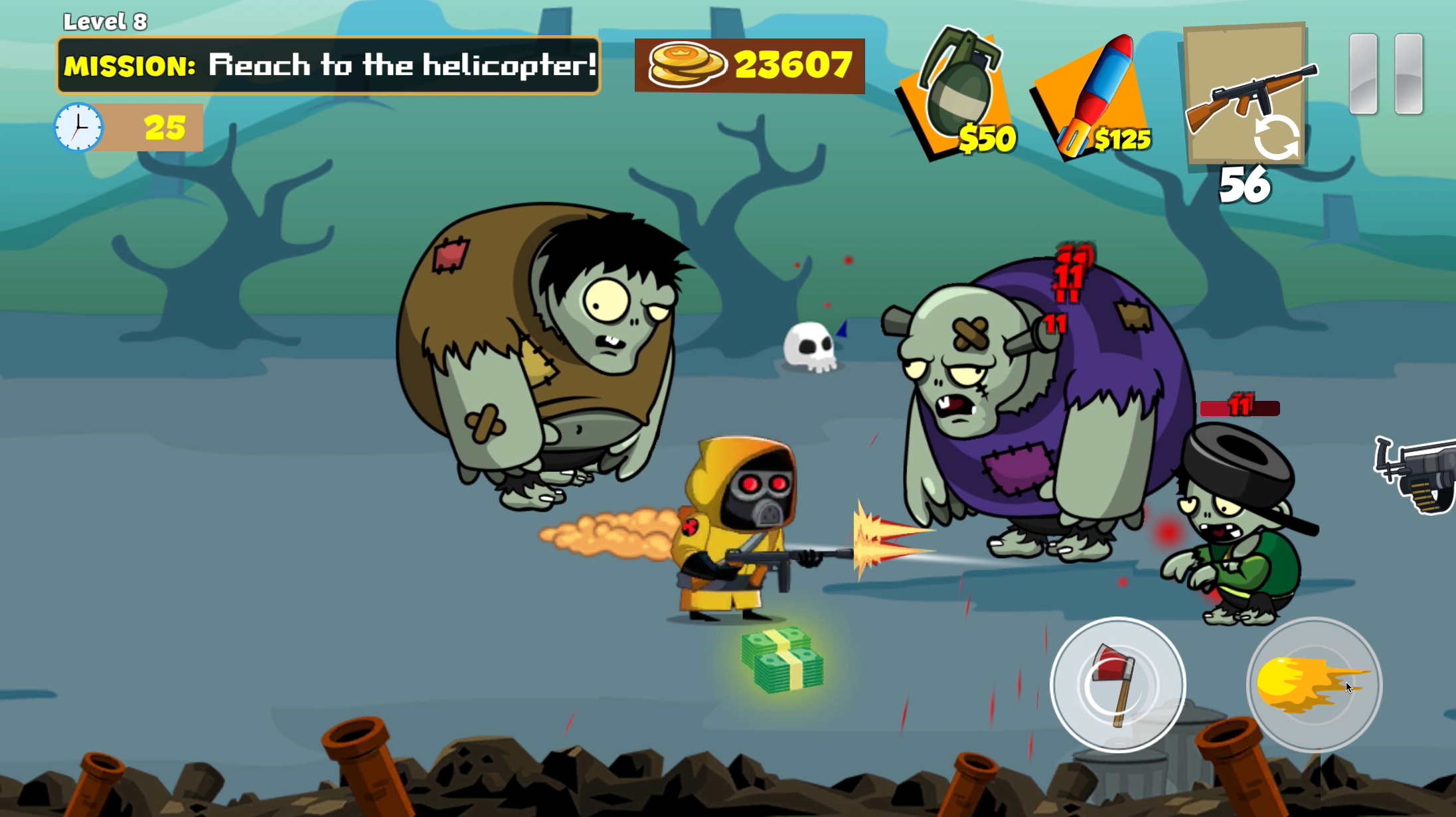The width and height of the screenshot is (1456, 817).
Task: Click the clock timer showing 25
Action: point(126,127)
